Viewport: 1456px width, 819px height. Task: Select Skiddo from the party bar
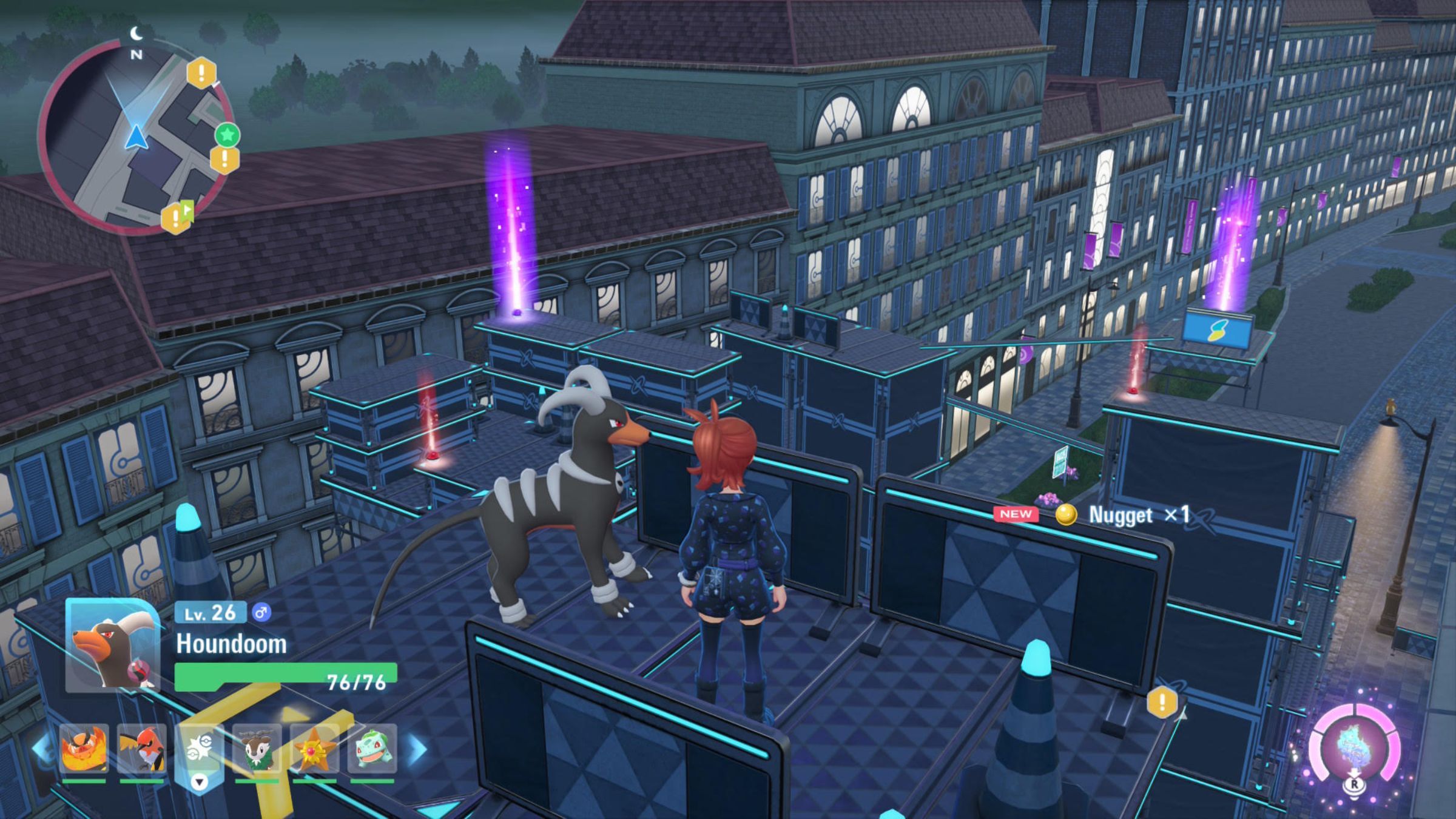tap(257, 749)
